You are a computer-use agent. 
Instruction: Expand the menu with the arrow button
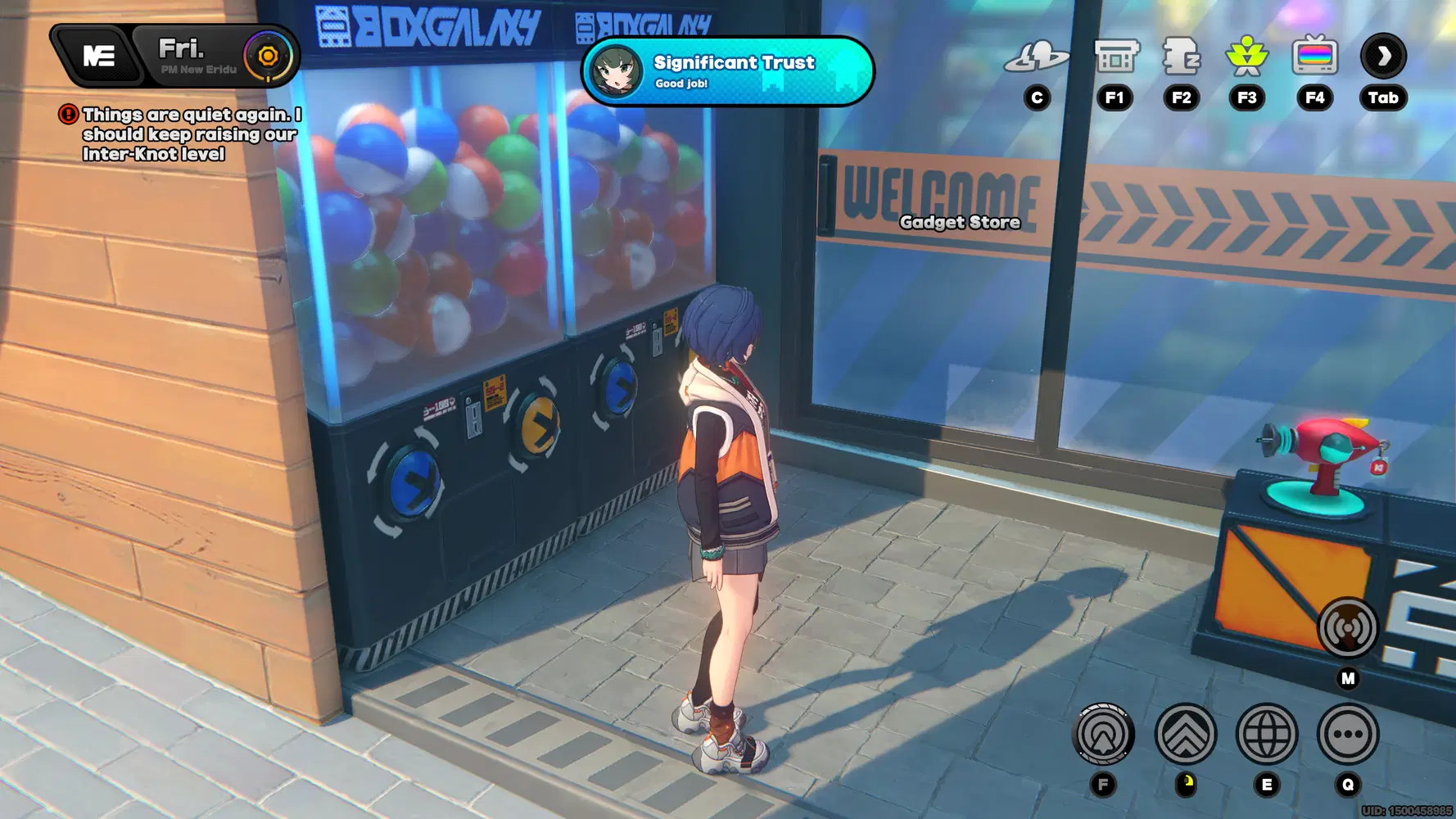(x=1383, y=57)
